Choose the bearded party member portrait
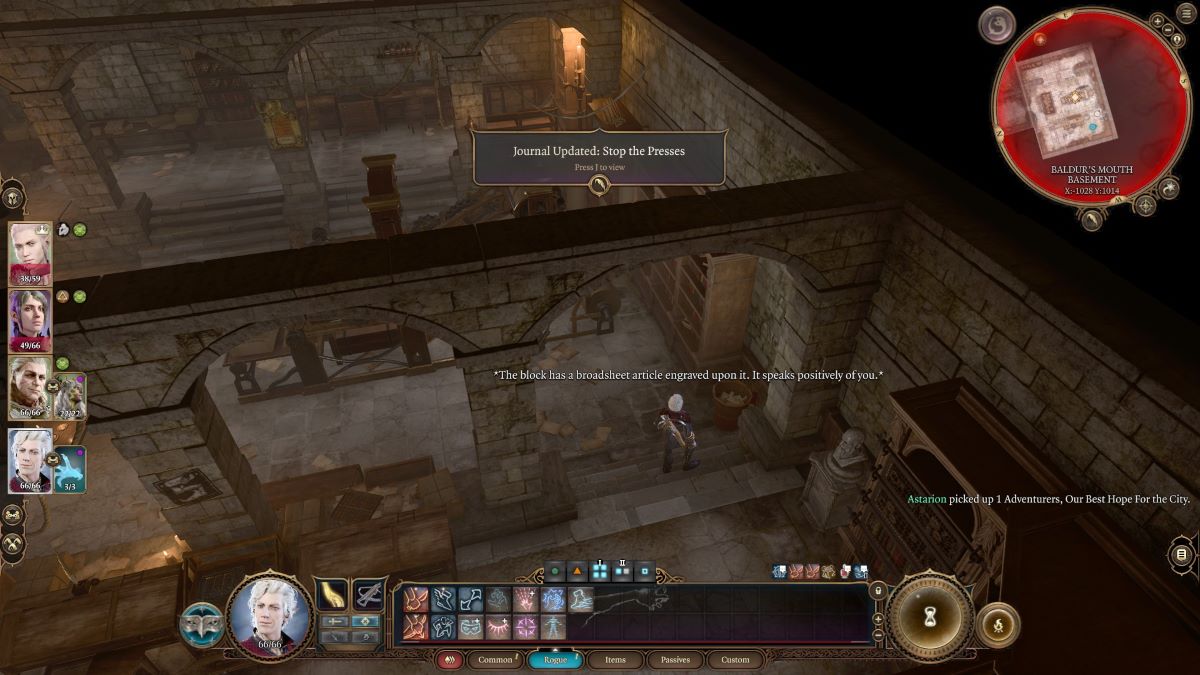The image size is (1200, 675). click(x=30, y=388)
